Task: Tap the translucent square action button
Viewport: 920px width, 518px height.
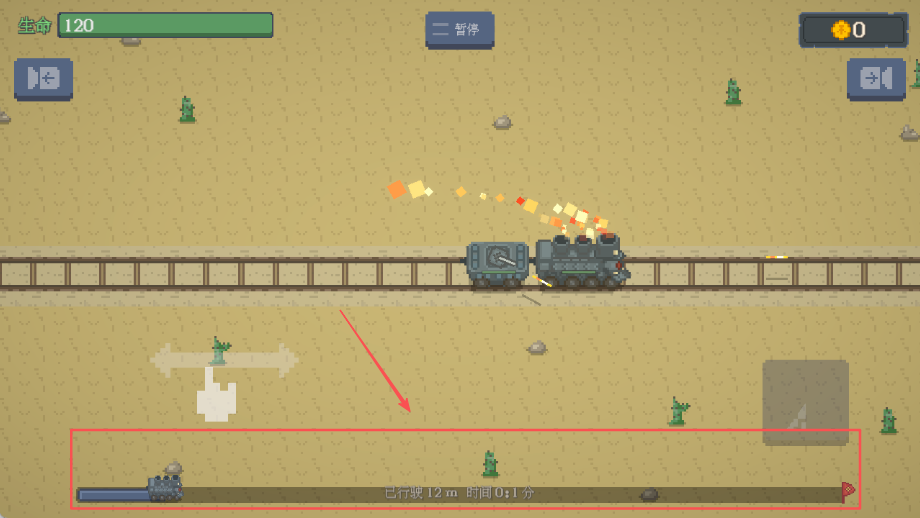Action: pyautogui.click(x=805, y=402)
